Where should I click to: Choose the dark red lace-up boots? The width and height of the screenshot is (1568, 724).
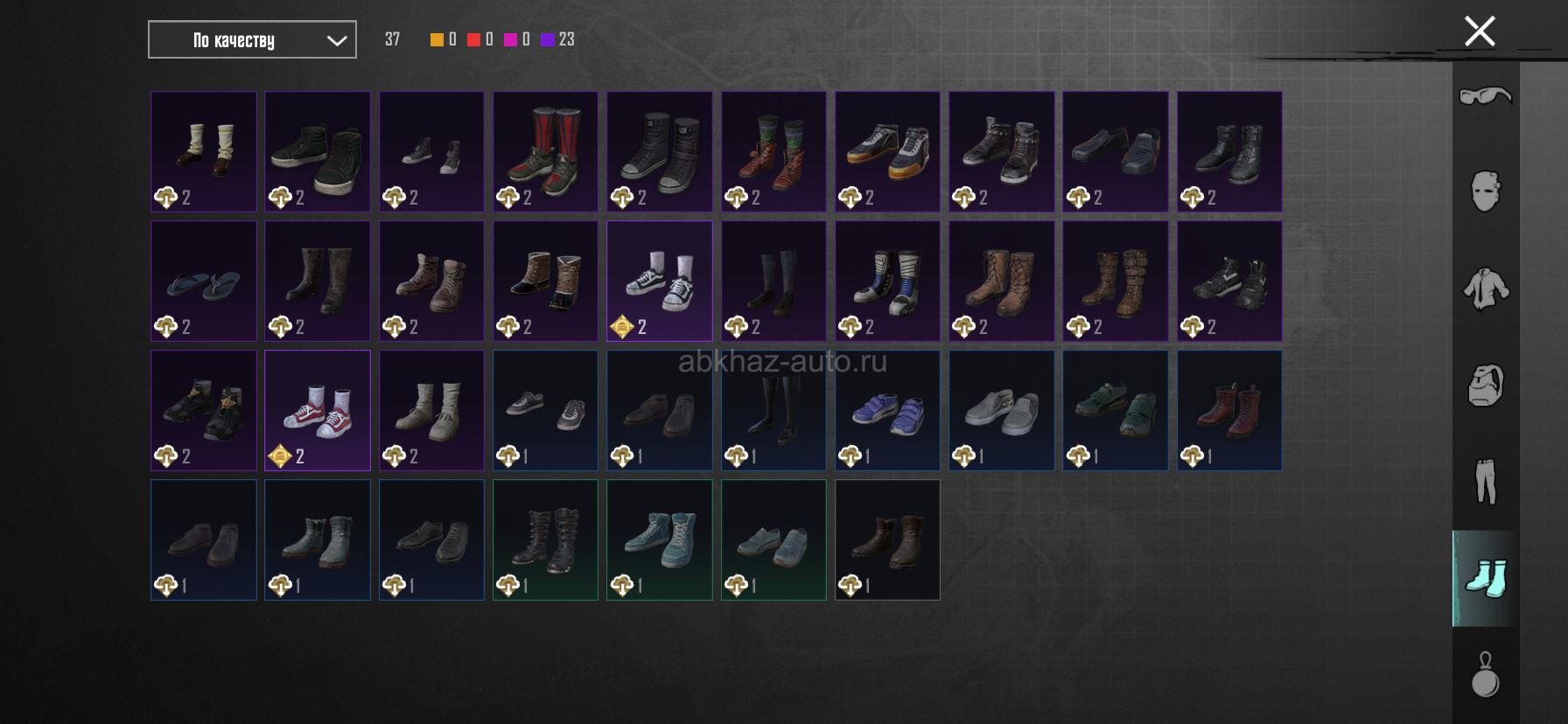click(1228, 410)
